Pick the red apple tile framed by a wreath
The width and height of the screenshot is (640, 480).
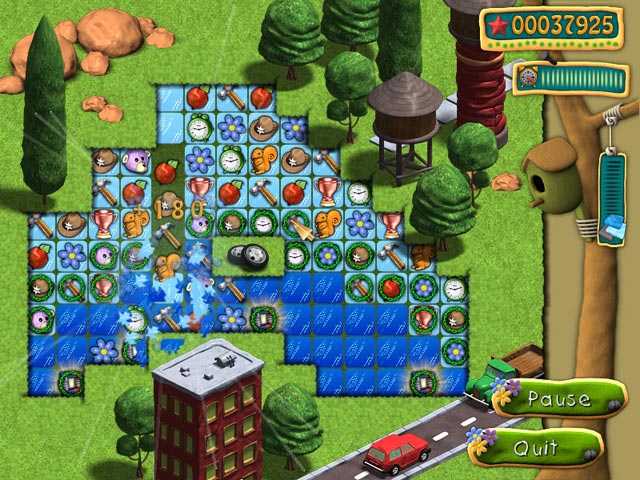pos(392,288)
